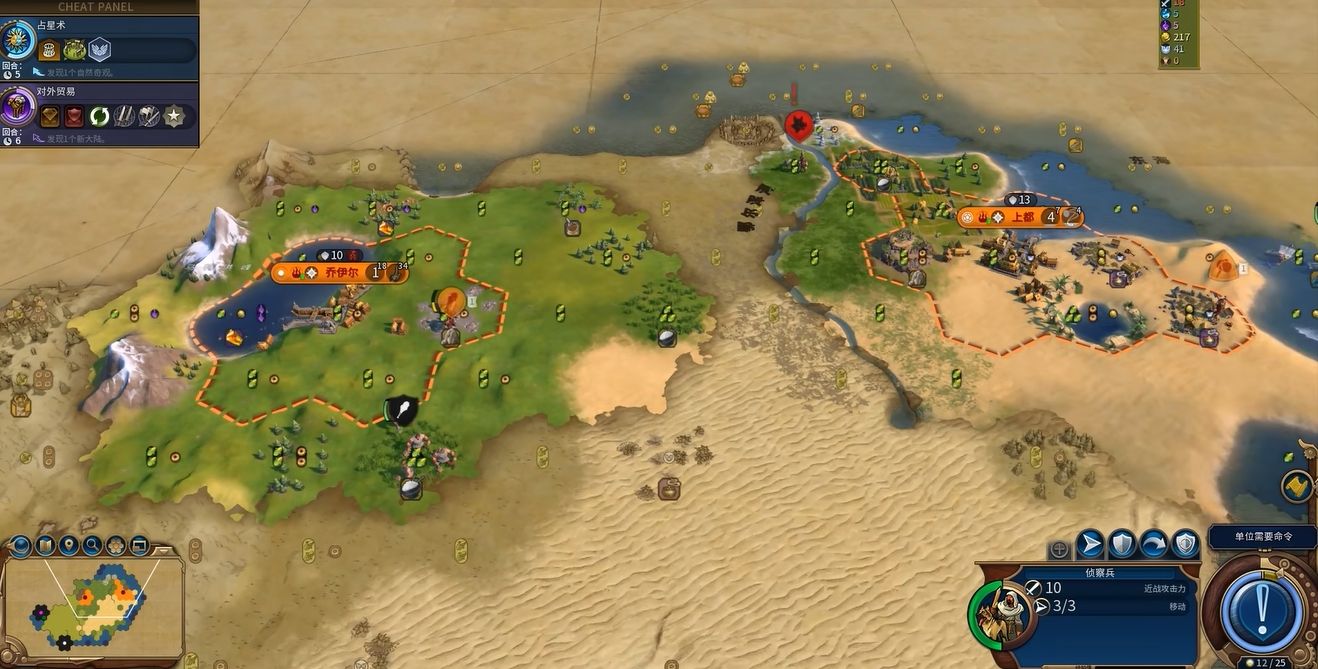
Task: Toggle the map pin button above minimap
Action: pyautogui.click(x=68, y=546)
